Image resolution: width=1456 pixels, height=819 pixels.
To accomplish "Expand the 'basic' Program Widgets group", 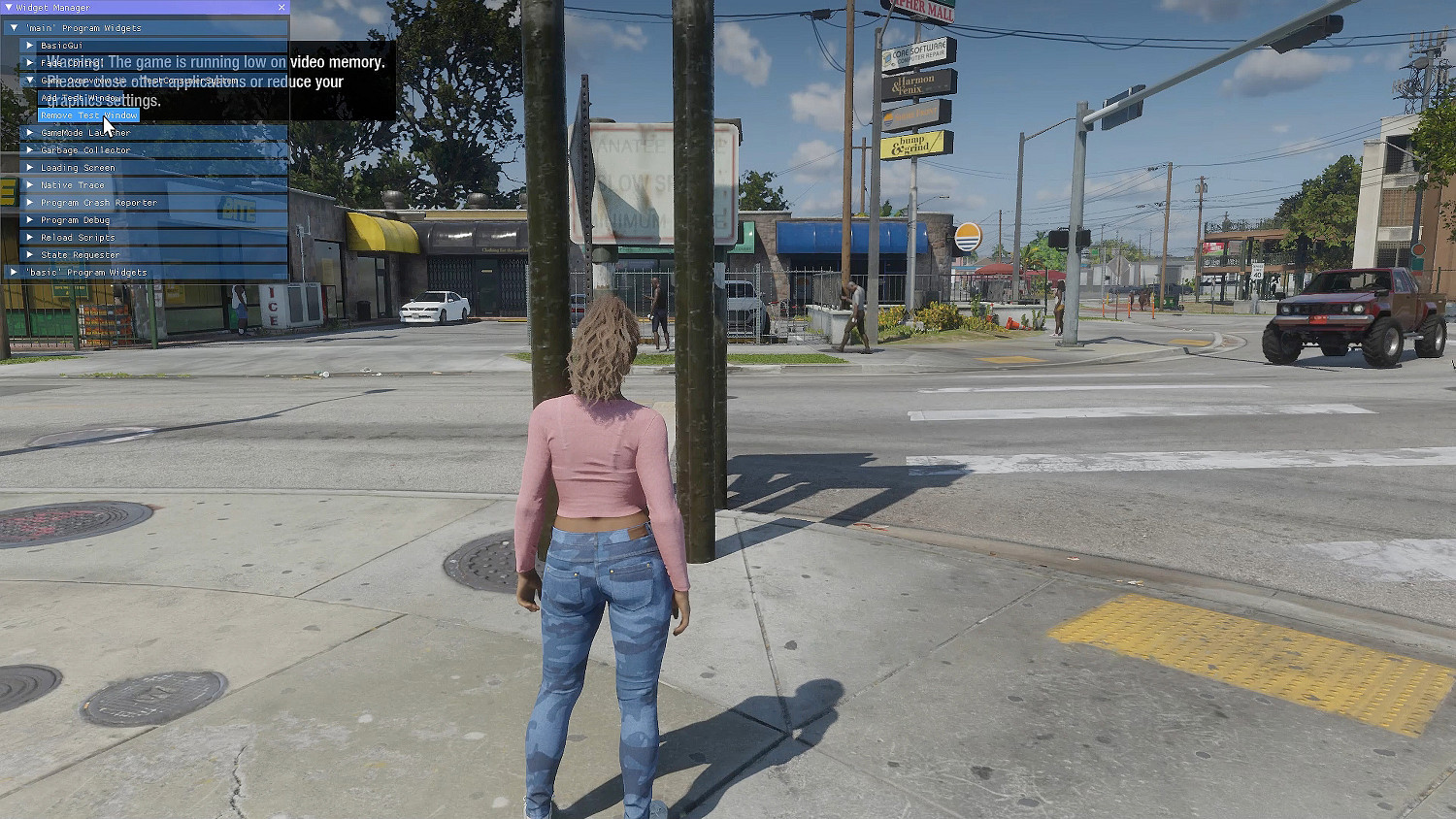I will pos(14,272).
